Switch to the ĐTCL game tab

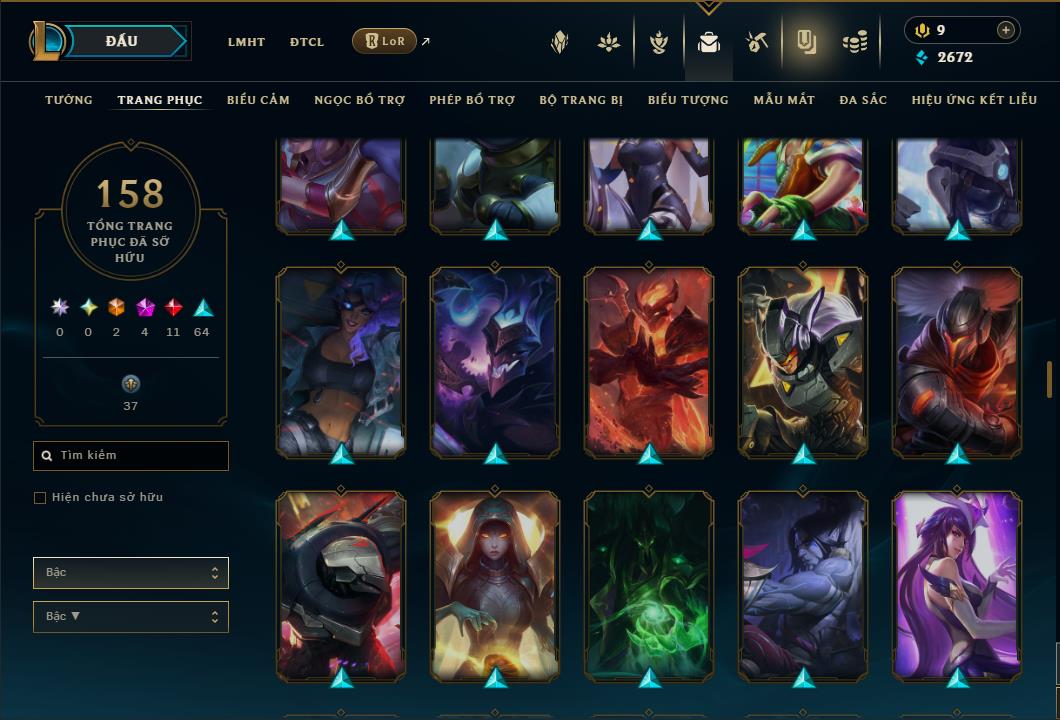[307, 42]
